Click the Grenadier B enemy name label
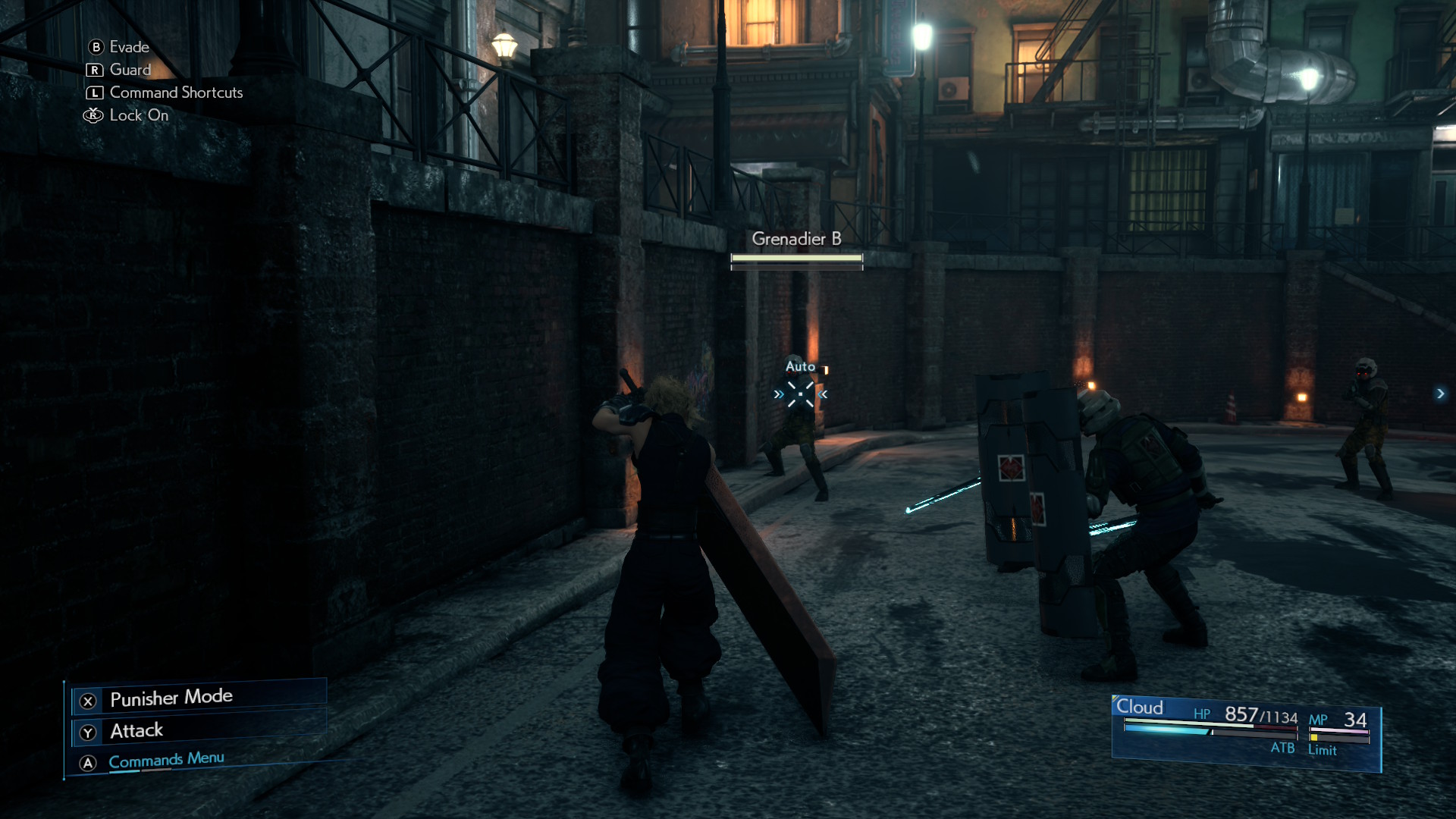The image size is (1456, 819). (796, 239)
